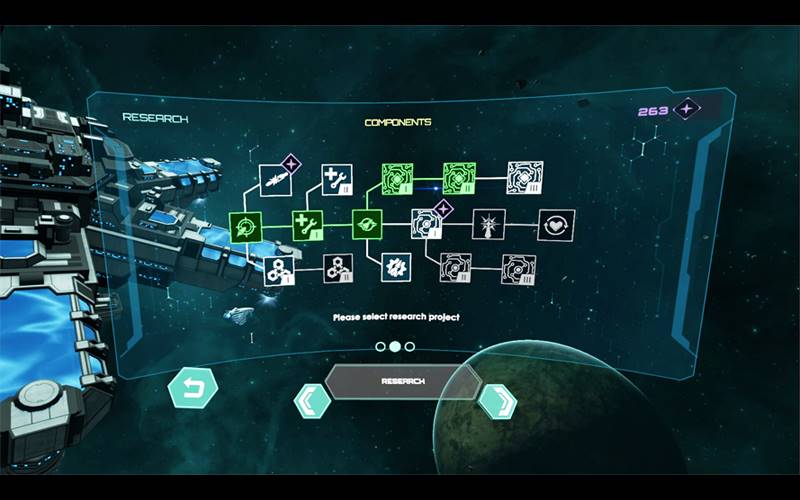Viewport: 800px width, 500px height.
Task: Show the next research page with right arrow
Action: pyautogui.click(x=497, y=401)
